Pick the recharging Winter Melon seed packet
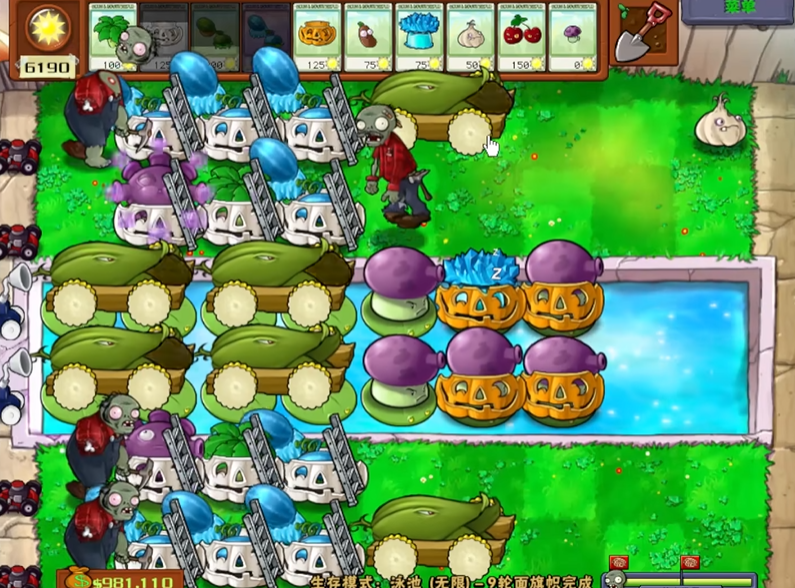The width and height of the screenshot is (795, 588). click(x=265, y=39)
